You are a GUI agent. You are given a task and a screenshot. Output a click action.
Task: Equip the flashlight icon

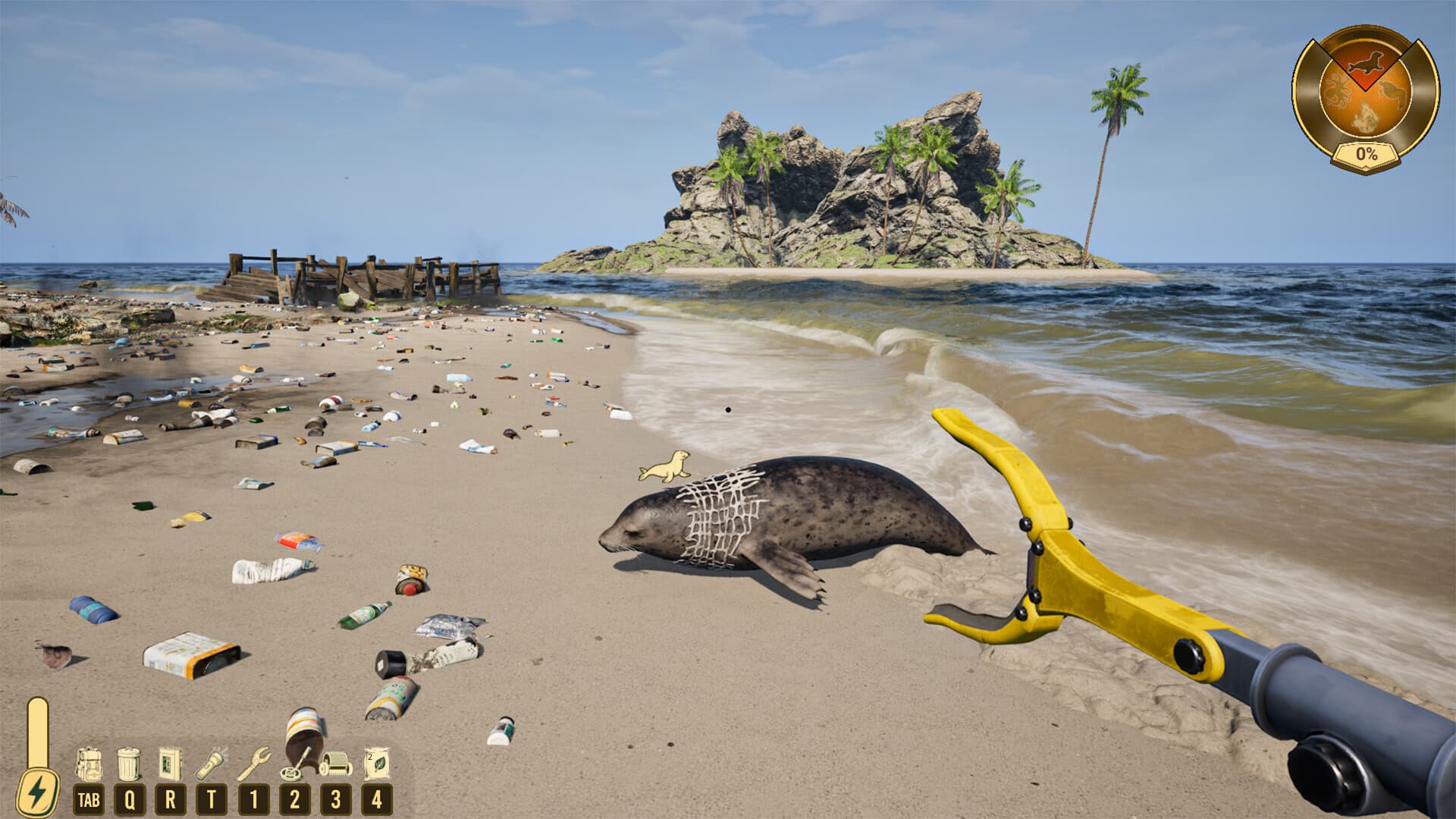pos(210,764)
